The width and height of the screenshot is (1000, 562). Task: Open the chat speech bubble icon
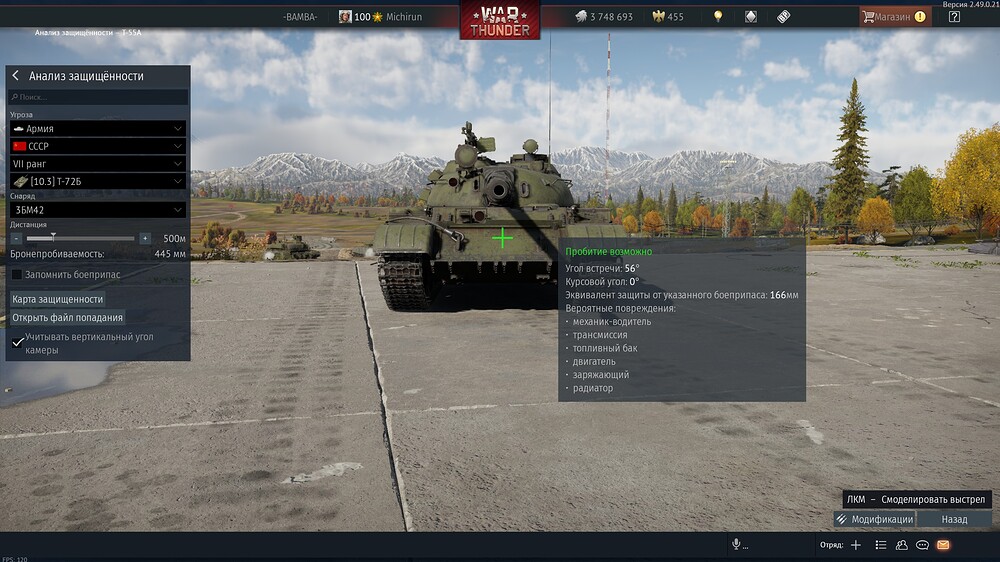tap(922, 545)
